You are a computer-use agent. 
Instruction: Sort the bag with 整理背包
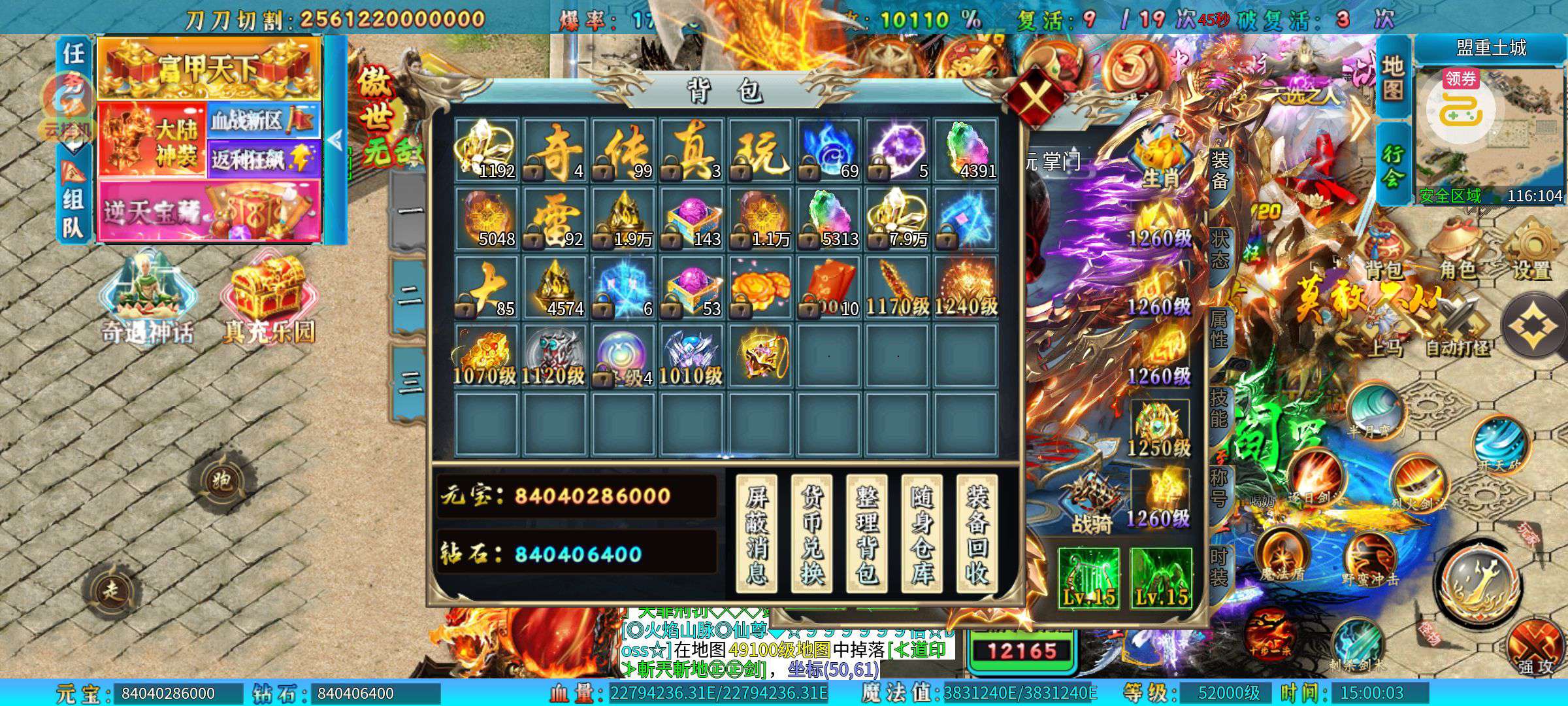(x=866, y=534)
